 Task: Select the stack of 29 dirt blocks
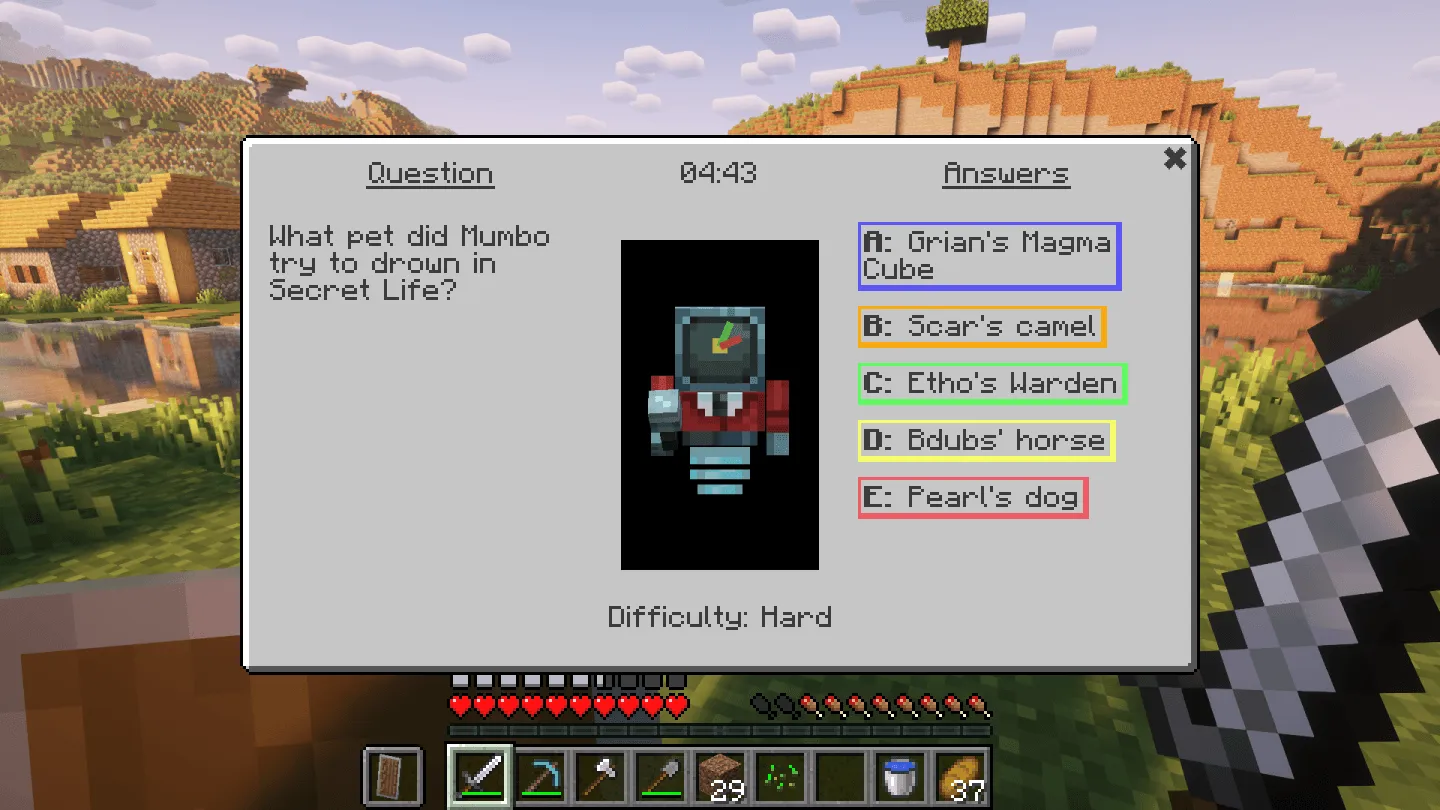pos(720,778)
